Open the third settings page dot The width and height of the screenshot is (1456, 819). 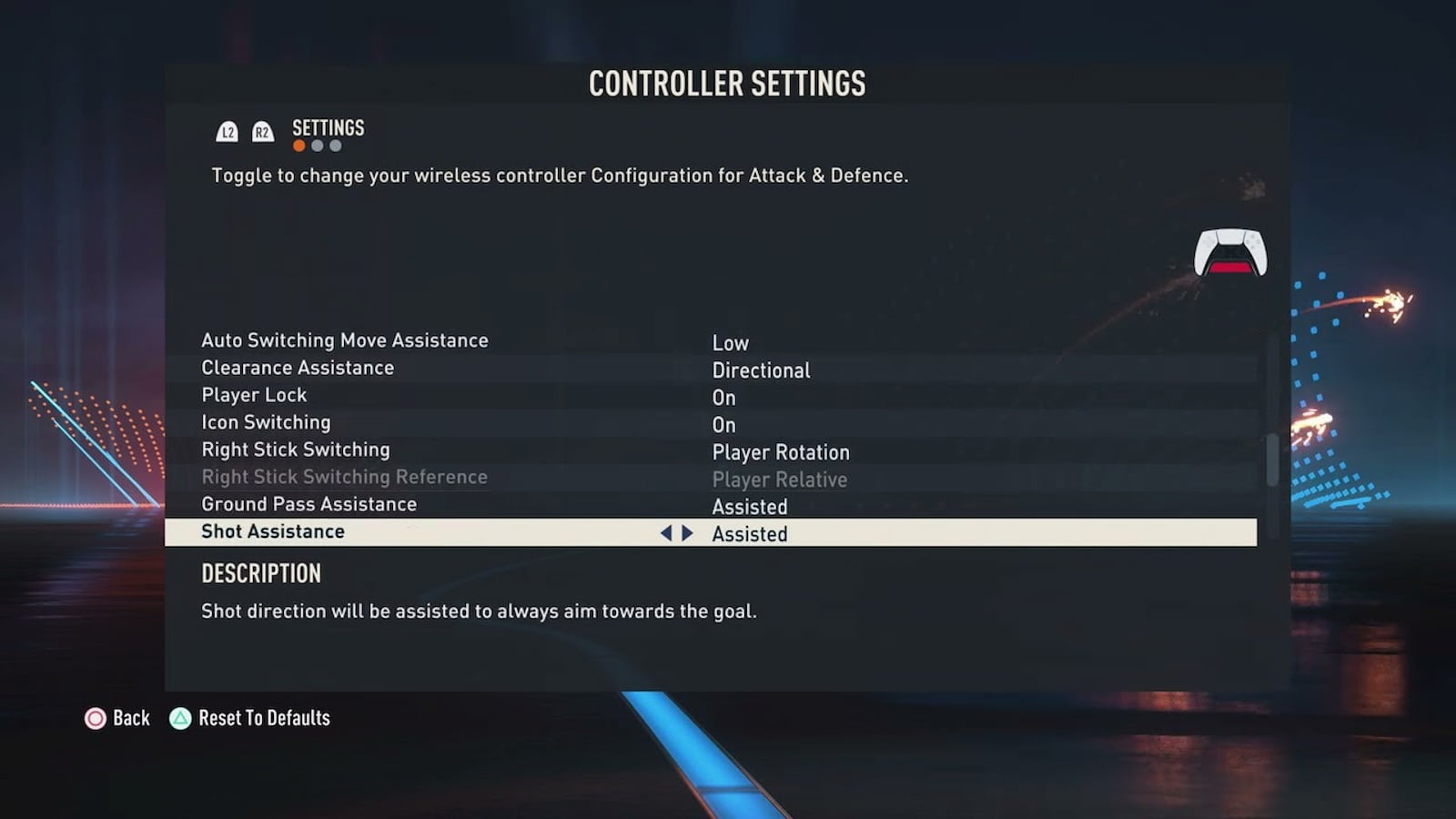tap(336, 147)
